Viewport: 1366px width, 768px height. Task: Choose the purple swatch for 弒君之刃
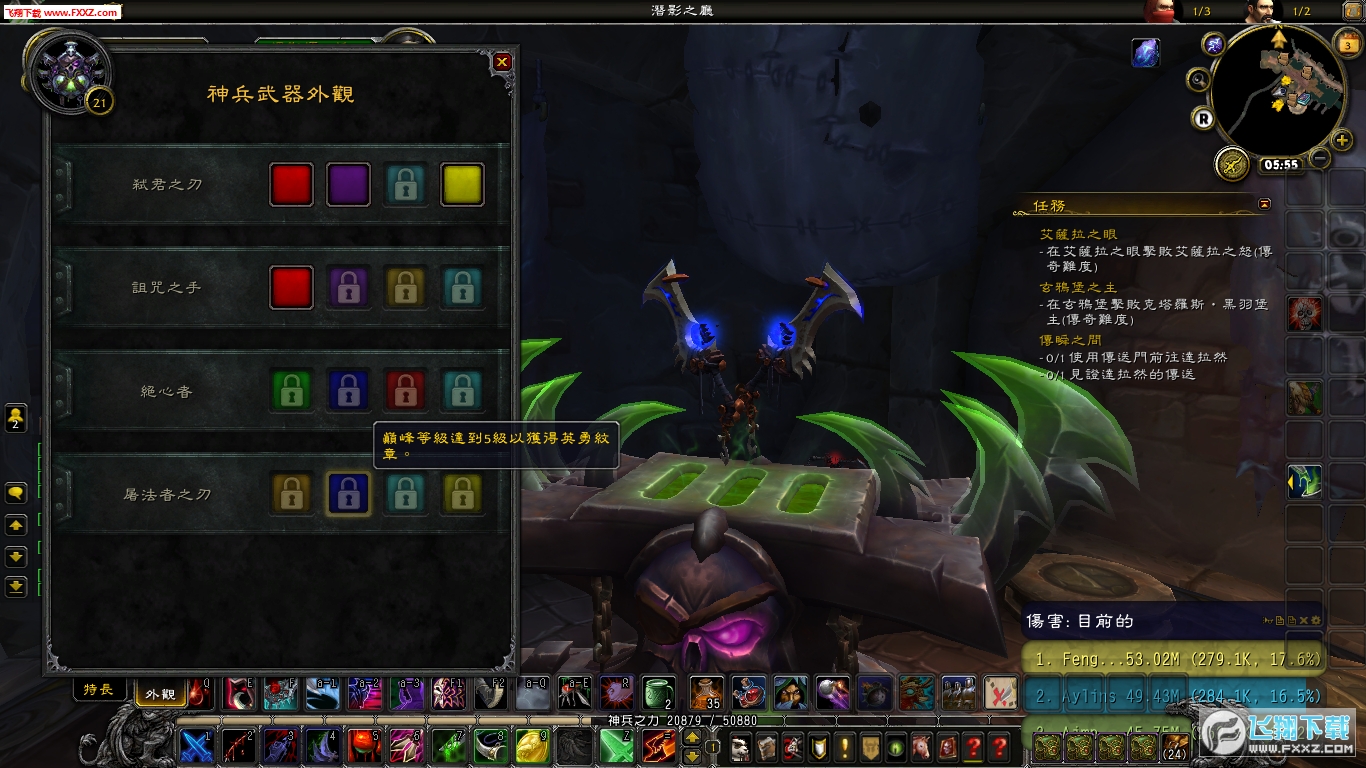348,185
